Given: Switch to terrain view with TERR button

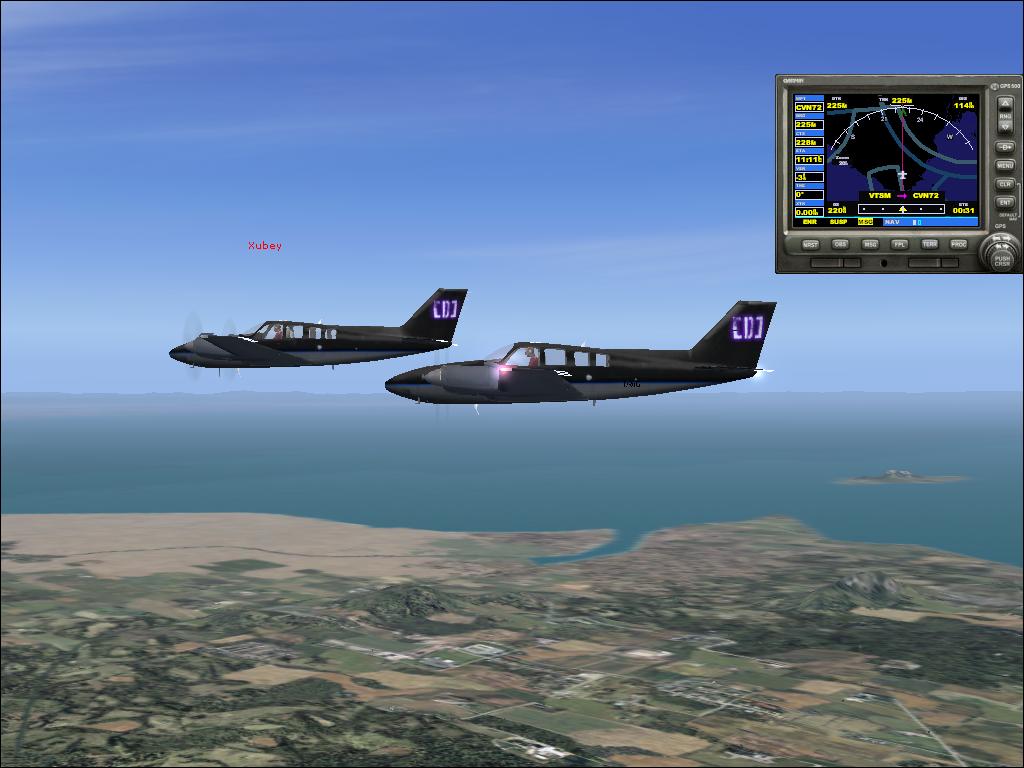Looking at the screenshot, I should tap(929, 244).
